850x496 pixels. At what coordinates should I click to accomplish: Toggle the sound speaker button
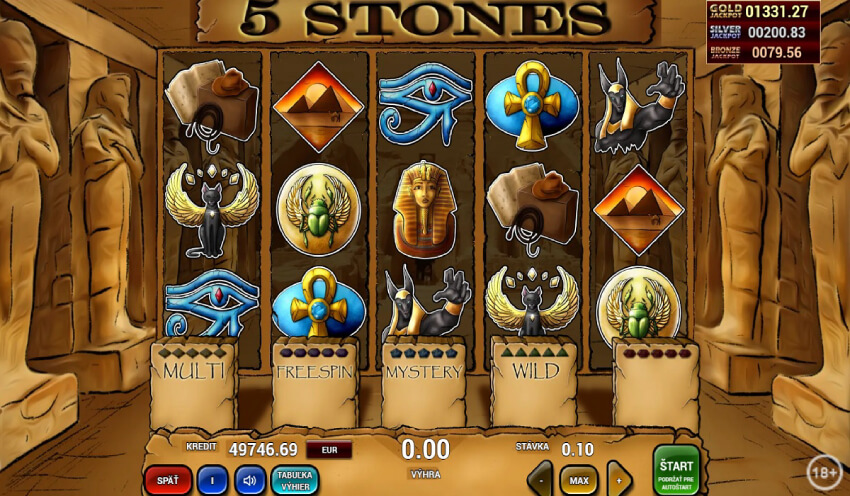[250, 480]
